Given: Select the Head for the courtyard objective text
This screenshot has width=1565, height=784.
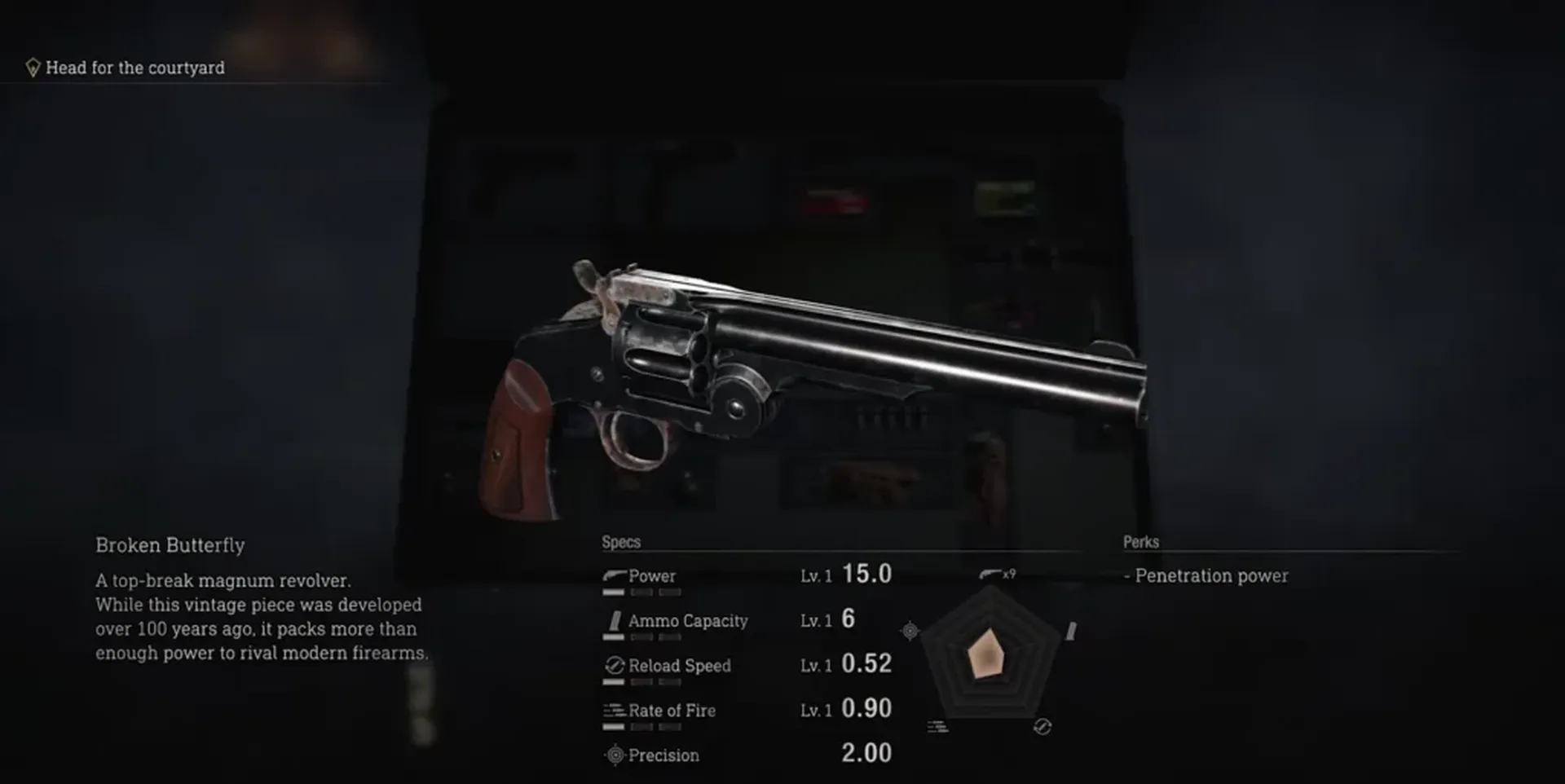Looking at the screenshot, I should (x=134, y=68).
